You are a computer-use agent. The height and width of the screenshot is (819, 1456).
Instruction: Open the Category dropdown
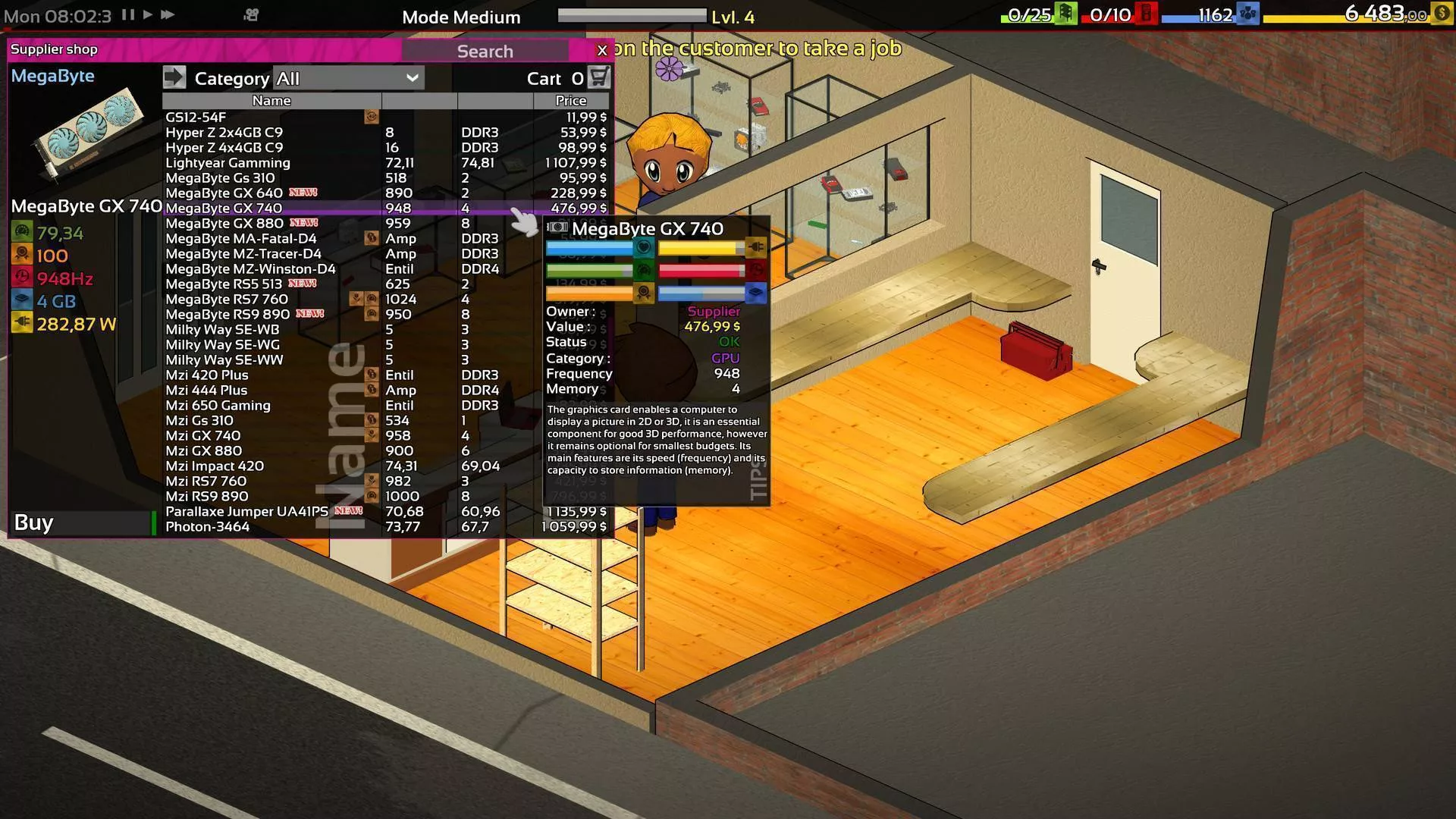coord(347,78)
